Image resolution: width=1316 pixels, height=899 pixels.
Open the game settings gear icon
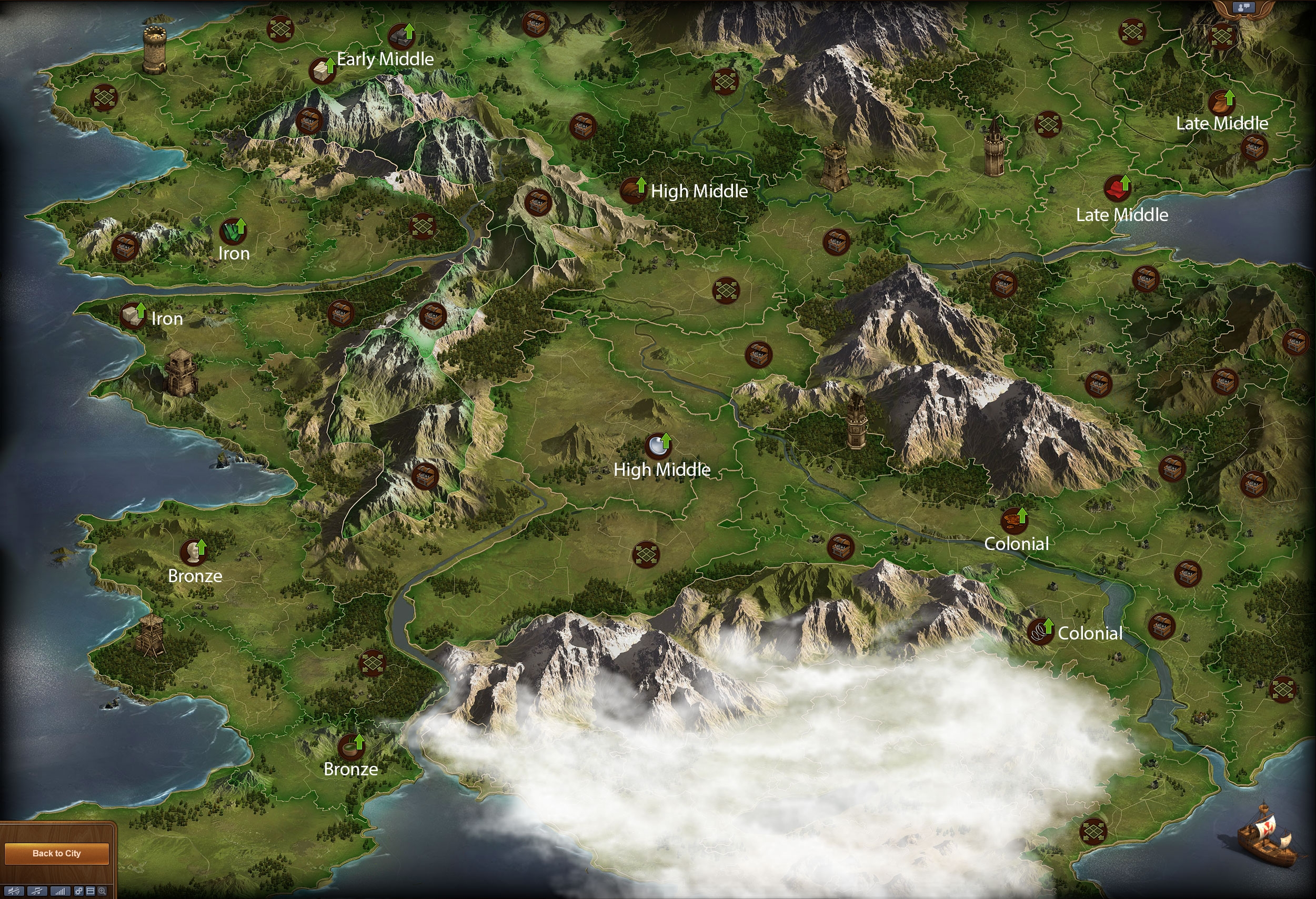click(x=79, y=892)
